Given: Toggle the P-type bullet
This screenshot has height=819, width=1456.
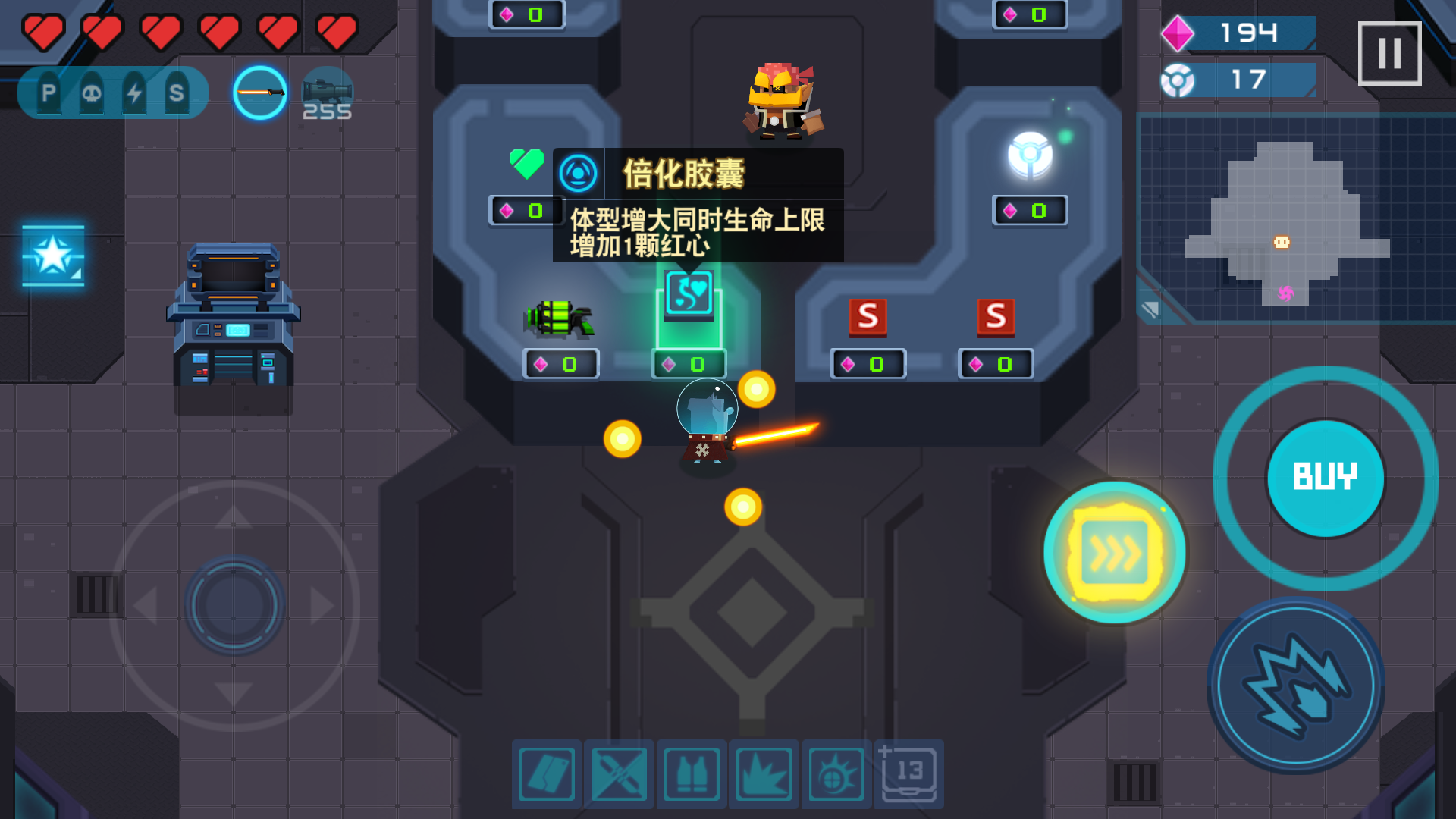Looking at the screenshot, I should point(49,91).
